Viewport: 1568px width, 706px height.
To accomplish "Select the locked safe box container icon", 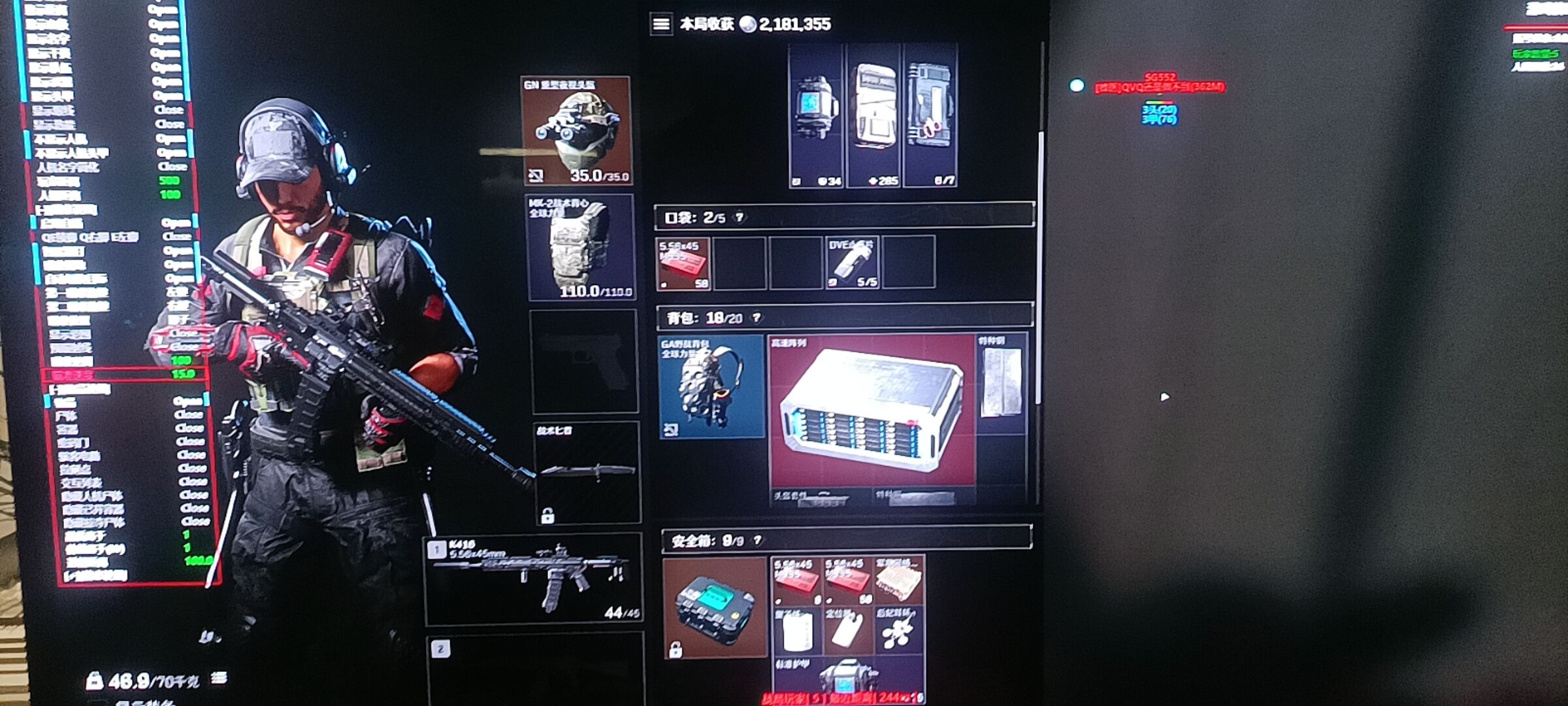I will click(714, 607).
